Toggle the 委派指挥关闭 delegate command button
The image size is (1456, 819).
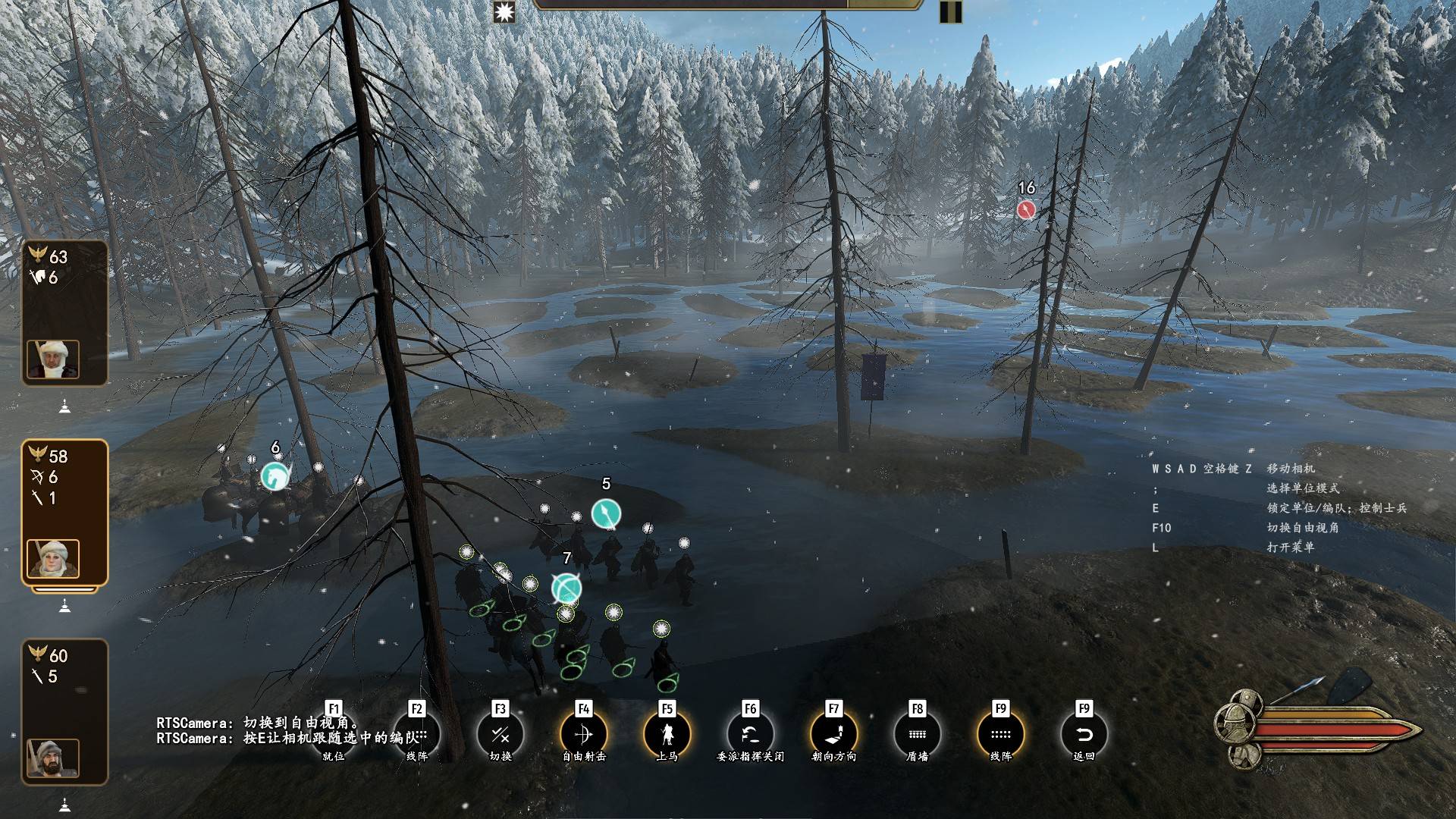pos(750,734)
